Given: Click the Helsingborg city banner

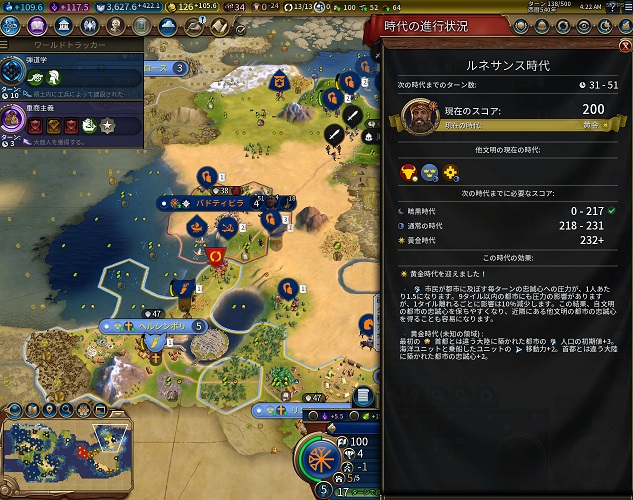Looking at the screenshot, I should 156,326.
